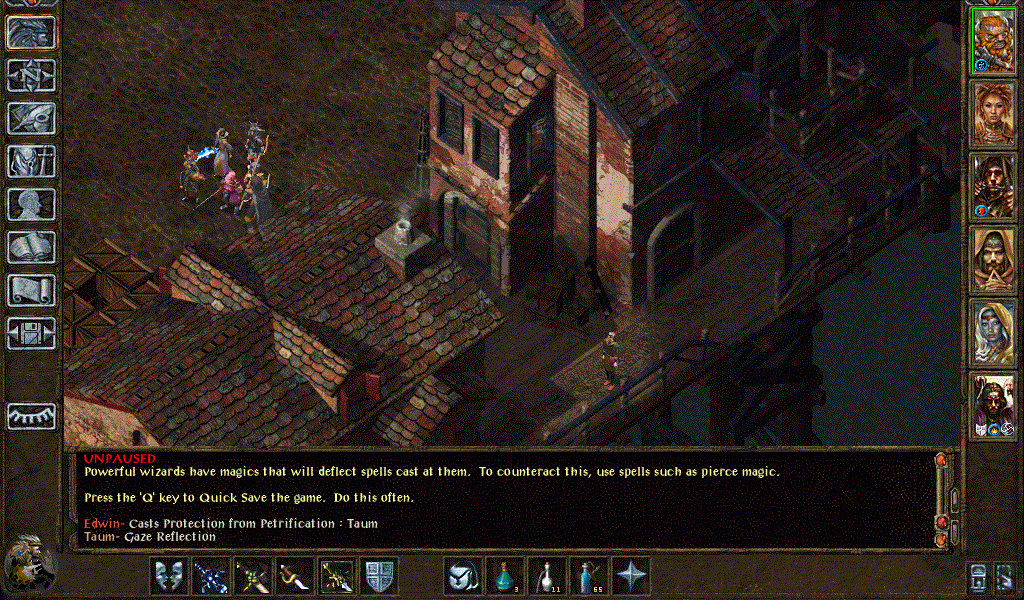Activate the four-pointed star special abilities button
Screen dimensions: 1024x600
point(631,576)
